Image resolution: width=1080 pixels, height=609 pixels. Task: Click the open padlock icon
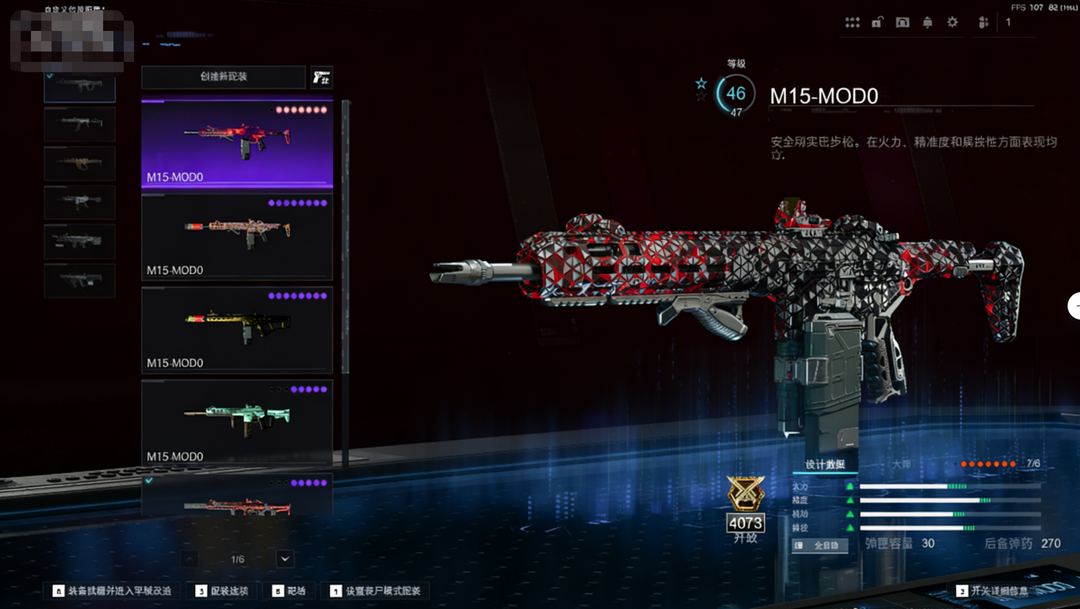tap(877, 22)
